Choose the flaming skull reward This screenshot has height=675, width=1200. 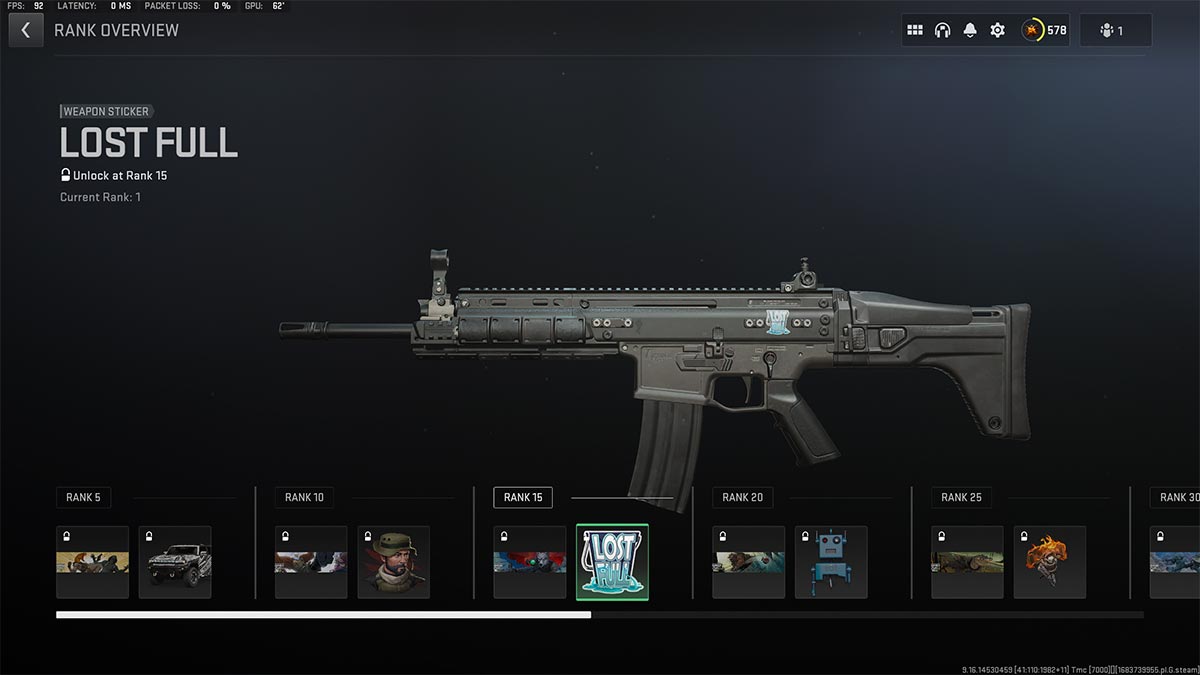coord(1050,562)
